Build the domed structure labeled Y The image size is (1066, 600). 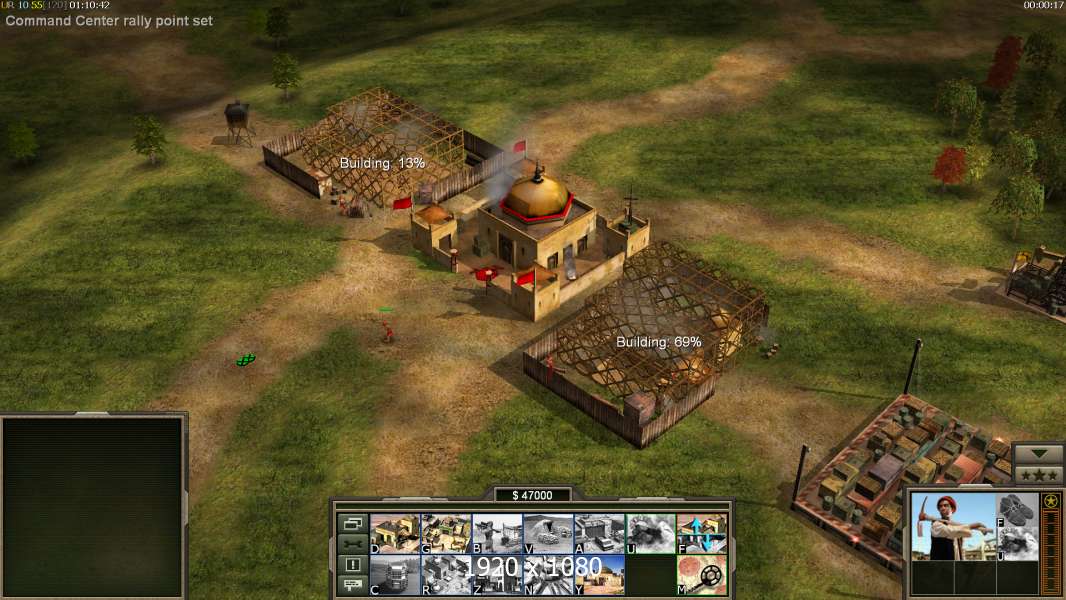click(x=599, y=575)
